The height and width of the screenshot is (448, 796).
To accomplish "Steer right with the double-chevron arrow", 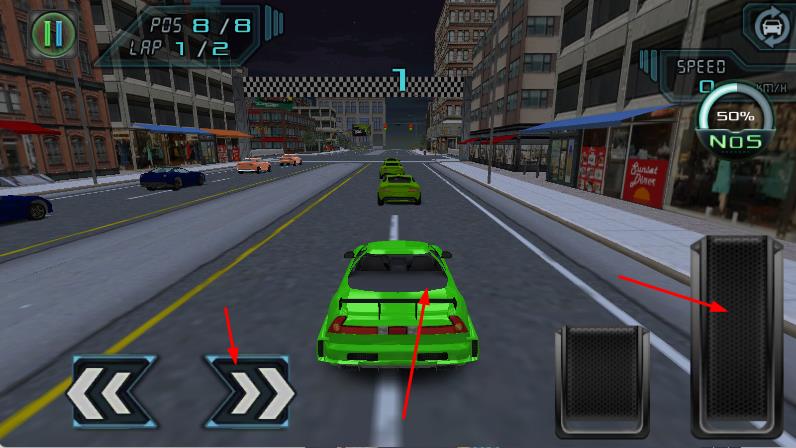I will (x=249, y=392).
